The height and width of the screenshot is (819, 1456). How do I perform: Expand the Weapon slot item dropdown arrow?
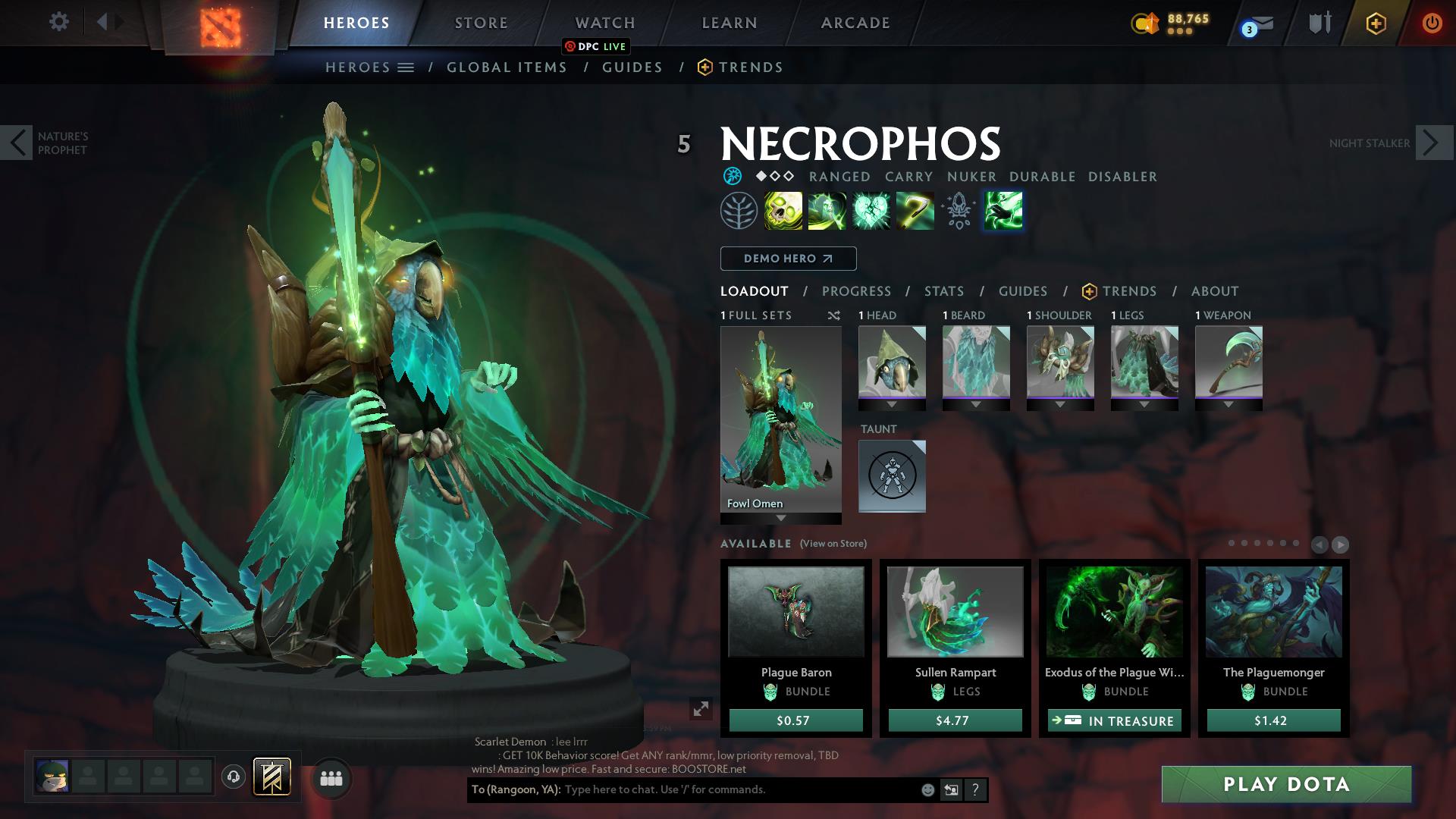point(1228,405)
